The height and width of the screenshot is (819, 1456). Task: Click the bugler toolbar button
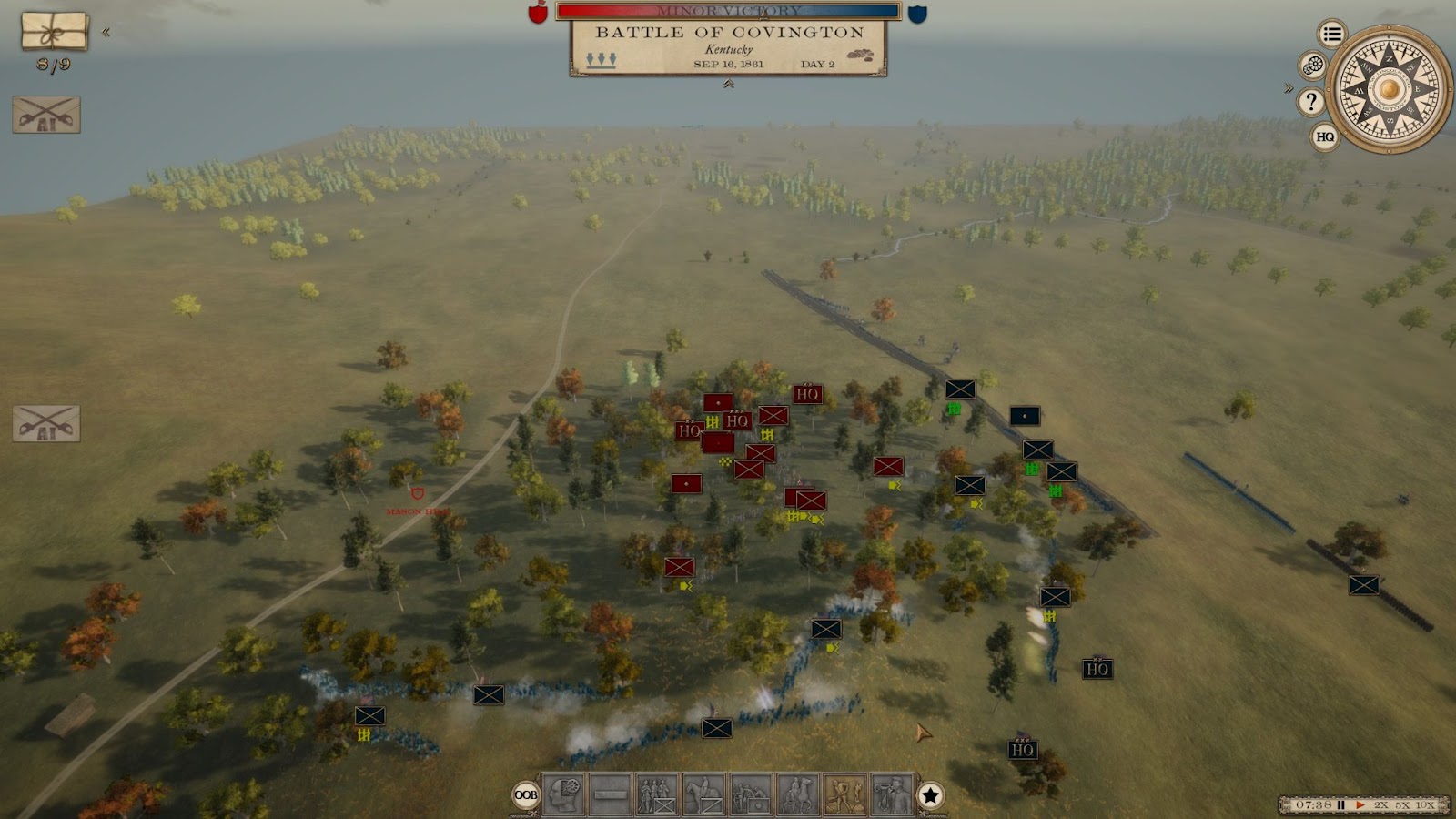click(x=892, y=795)
